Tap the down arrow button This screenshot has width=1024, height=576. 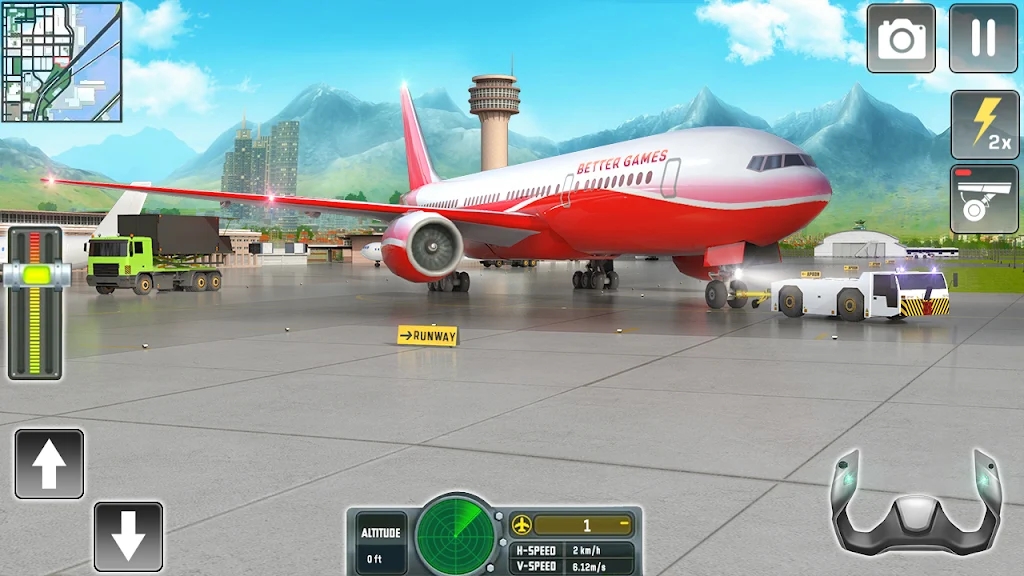tap(128, 537)
